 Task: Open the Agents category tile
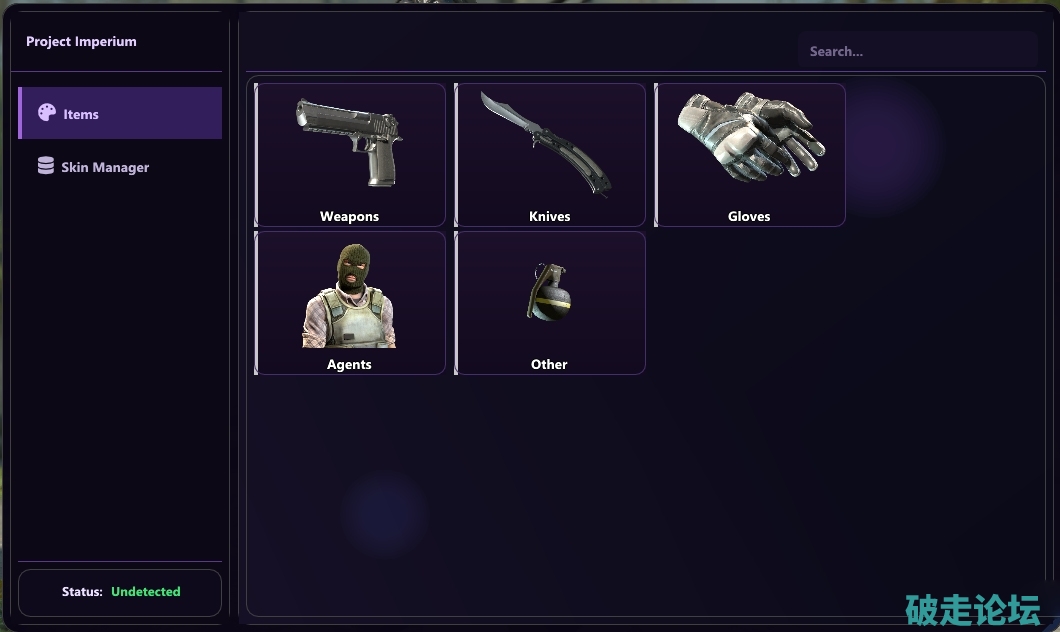pyautogui.click(x=350, y=303)
